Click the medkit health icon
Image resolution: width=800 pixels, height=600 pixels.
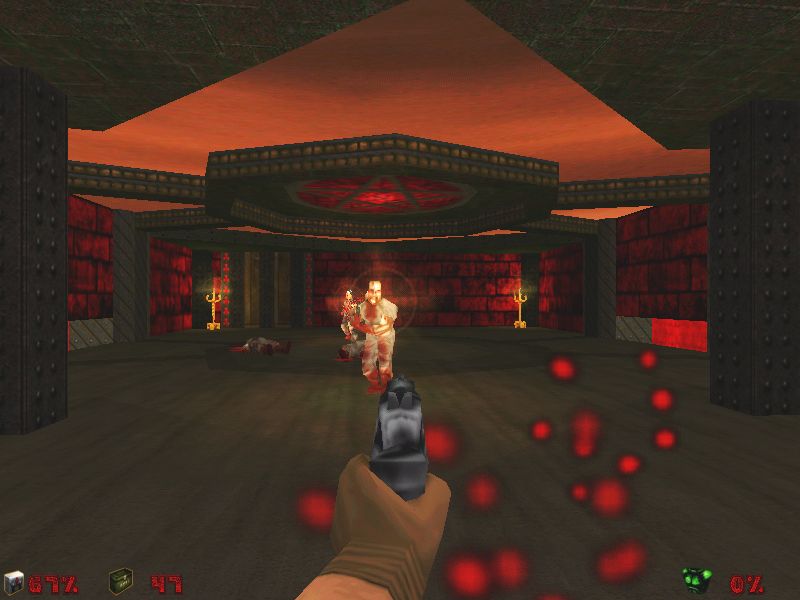(13, 581)
